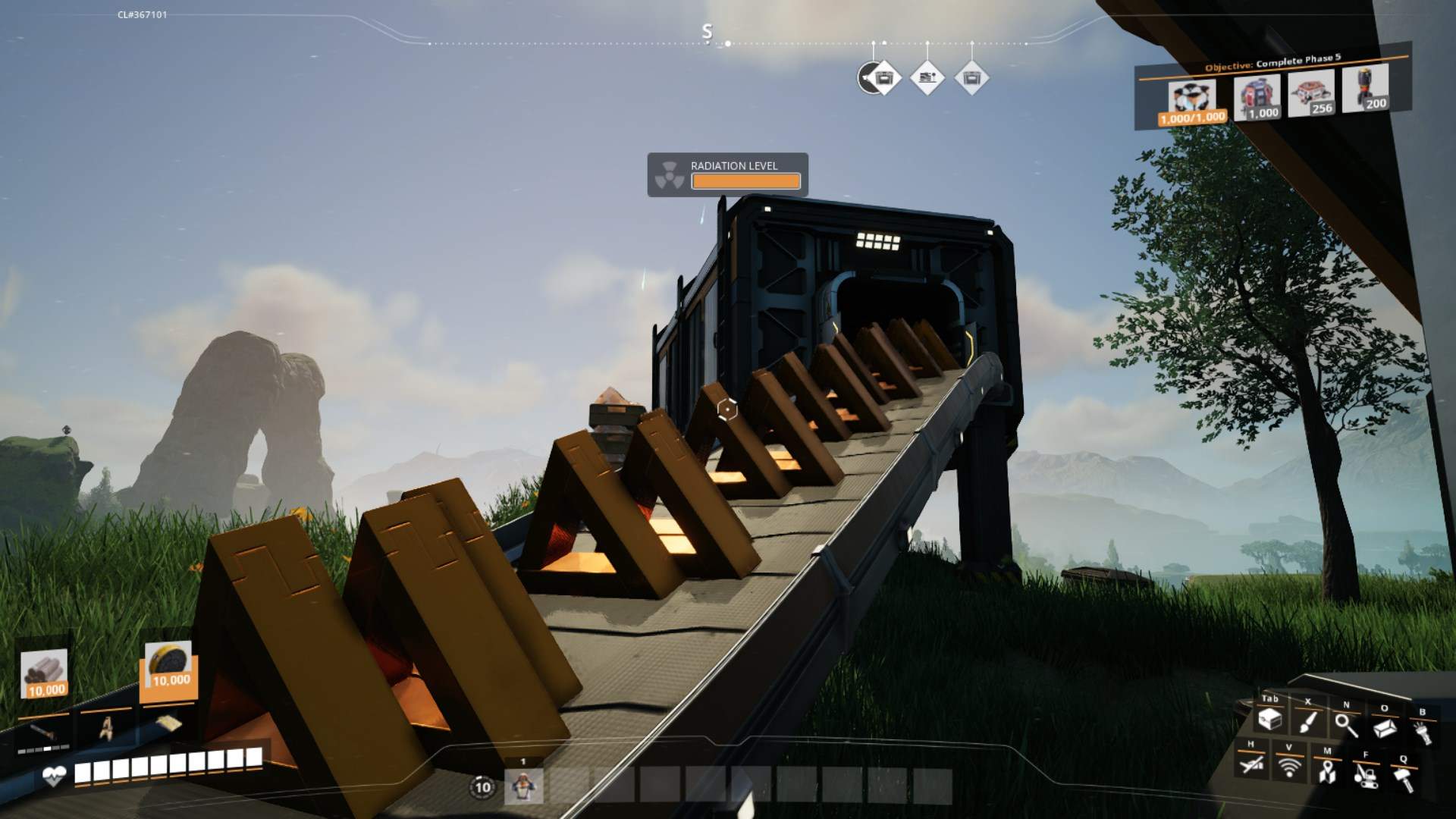This screenshot has width=1456, height=819.
Task: Open the hammer build menu icon
Action: pyautogui.click(x=1404, y=779)
